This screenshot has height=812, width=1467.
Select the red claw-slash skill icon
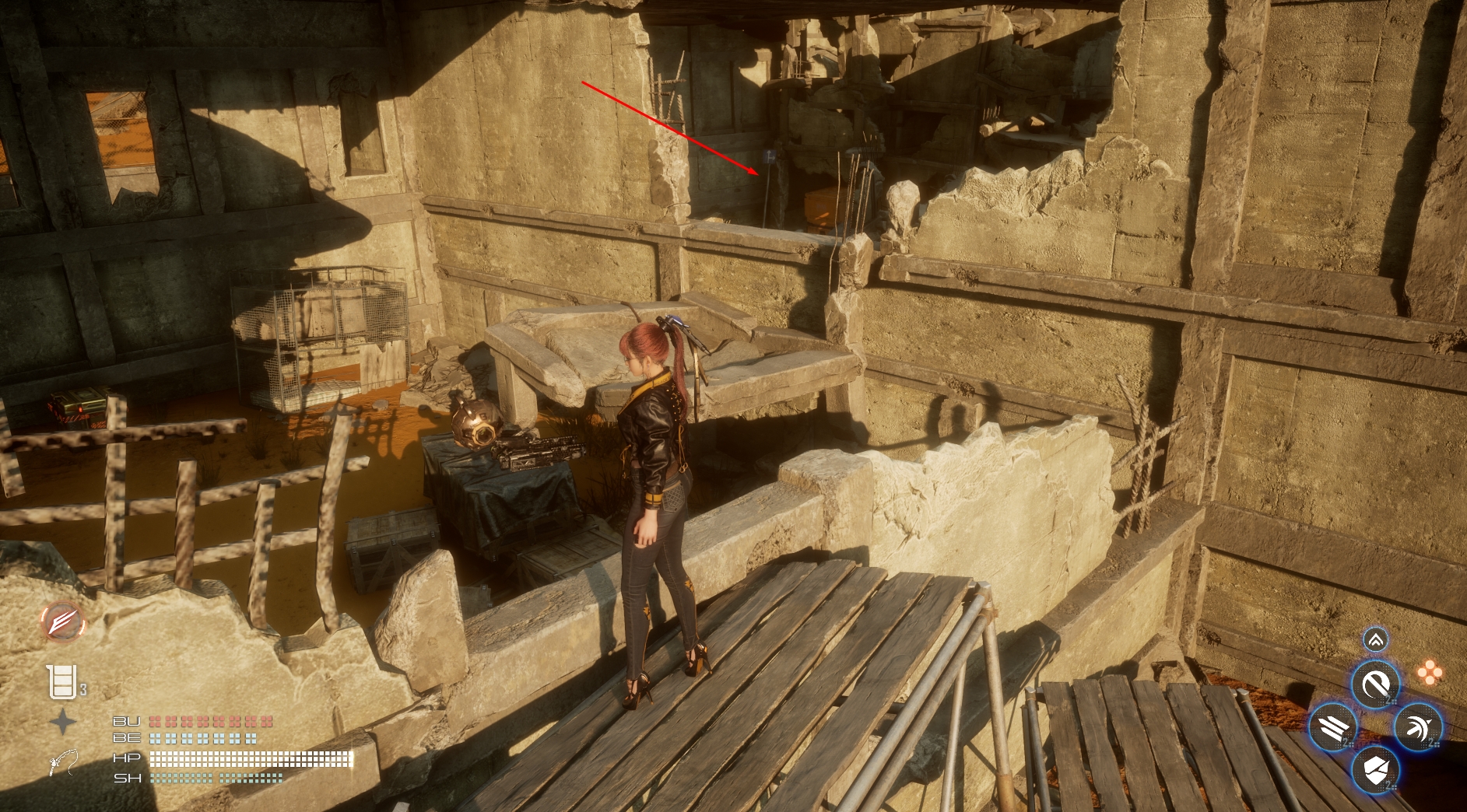point(63,622)
